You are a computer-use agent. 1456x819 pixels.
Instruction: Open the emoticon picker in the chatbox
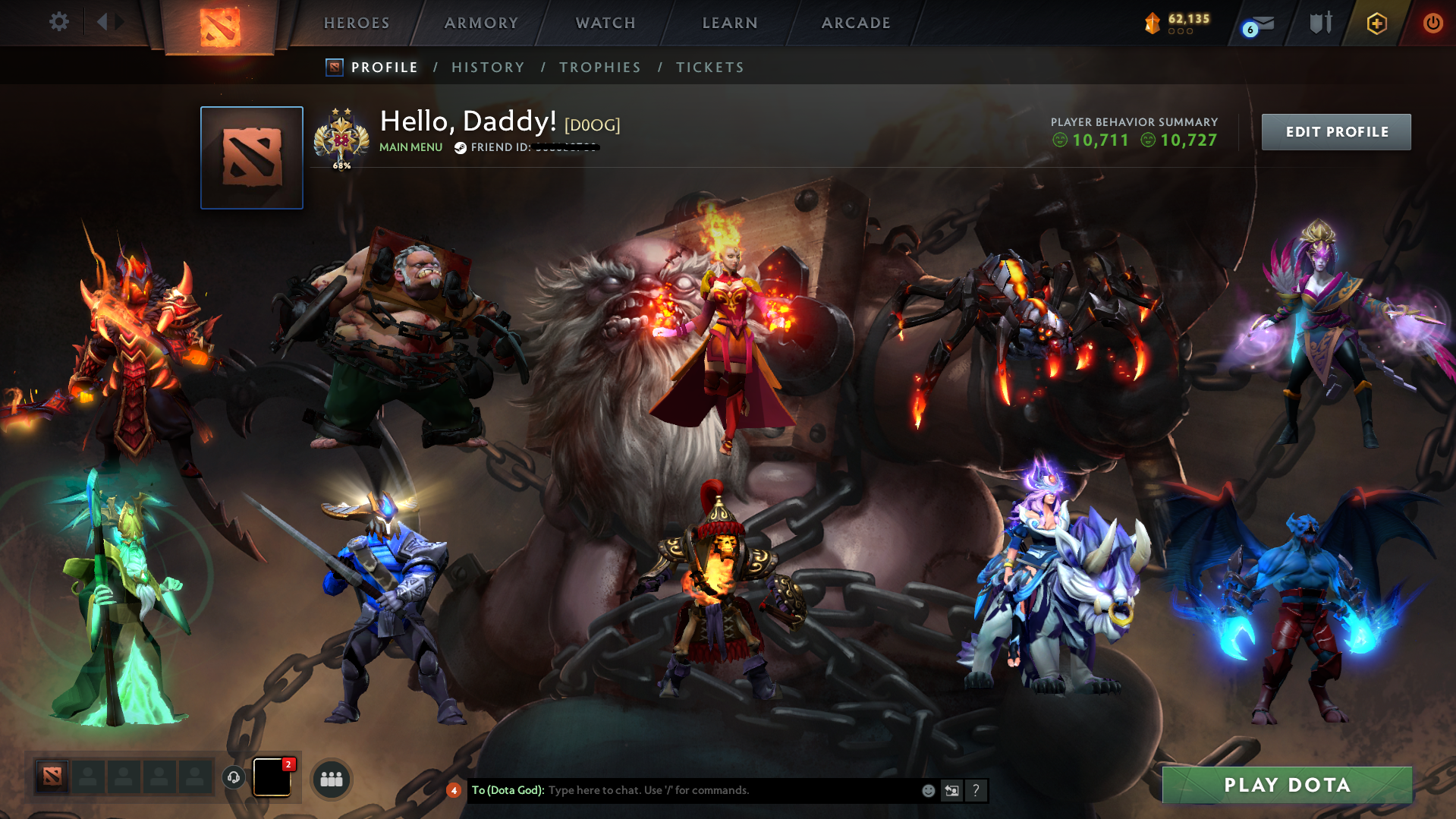tap(927, 790)
